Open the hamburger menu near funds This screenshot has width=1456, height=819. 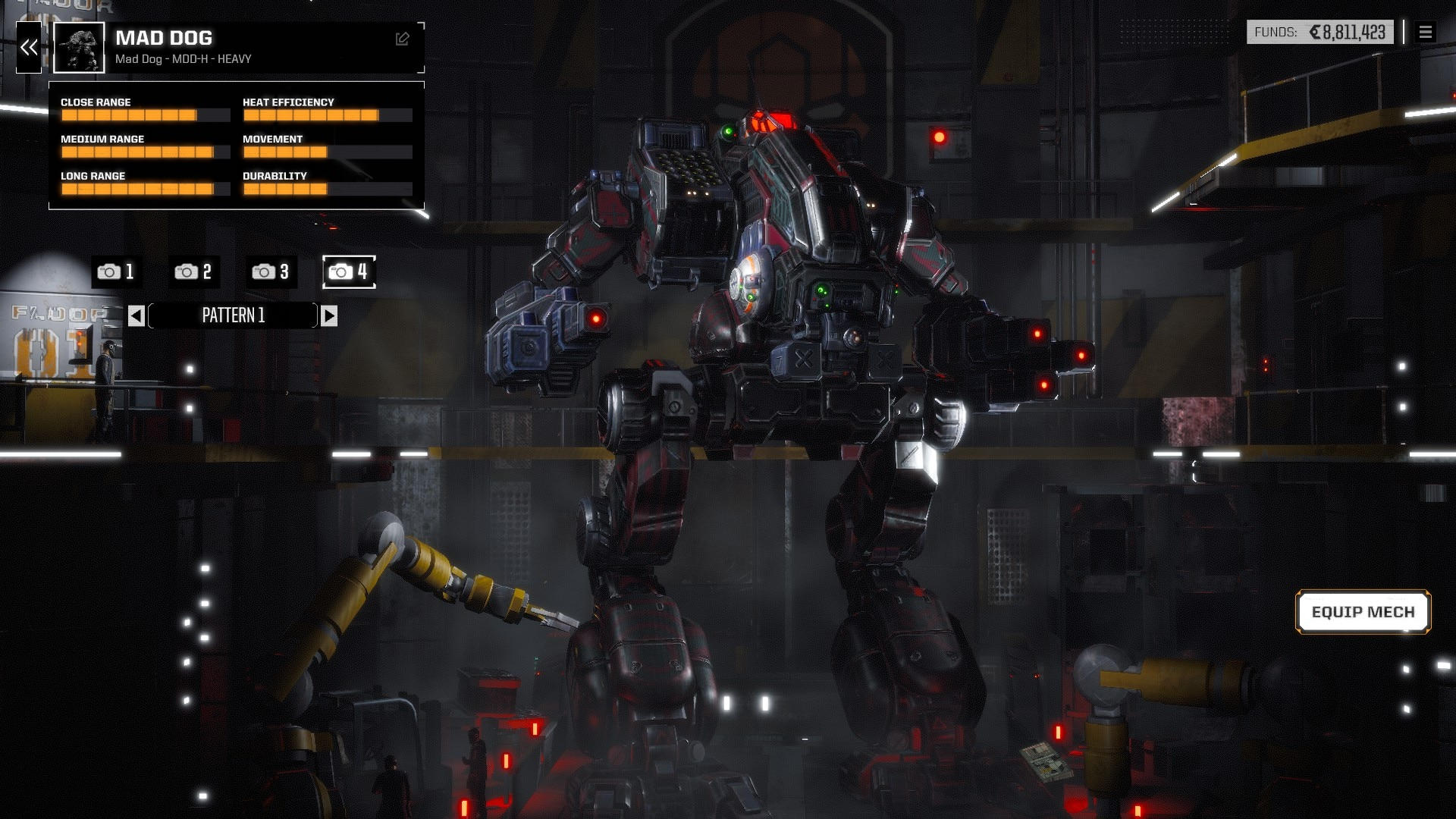(x=1426, y=33)
